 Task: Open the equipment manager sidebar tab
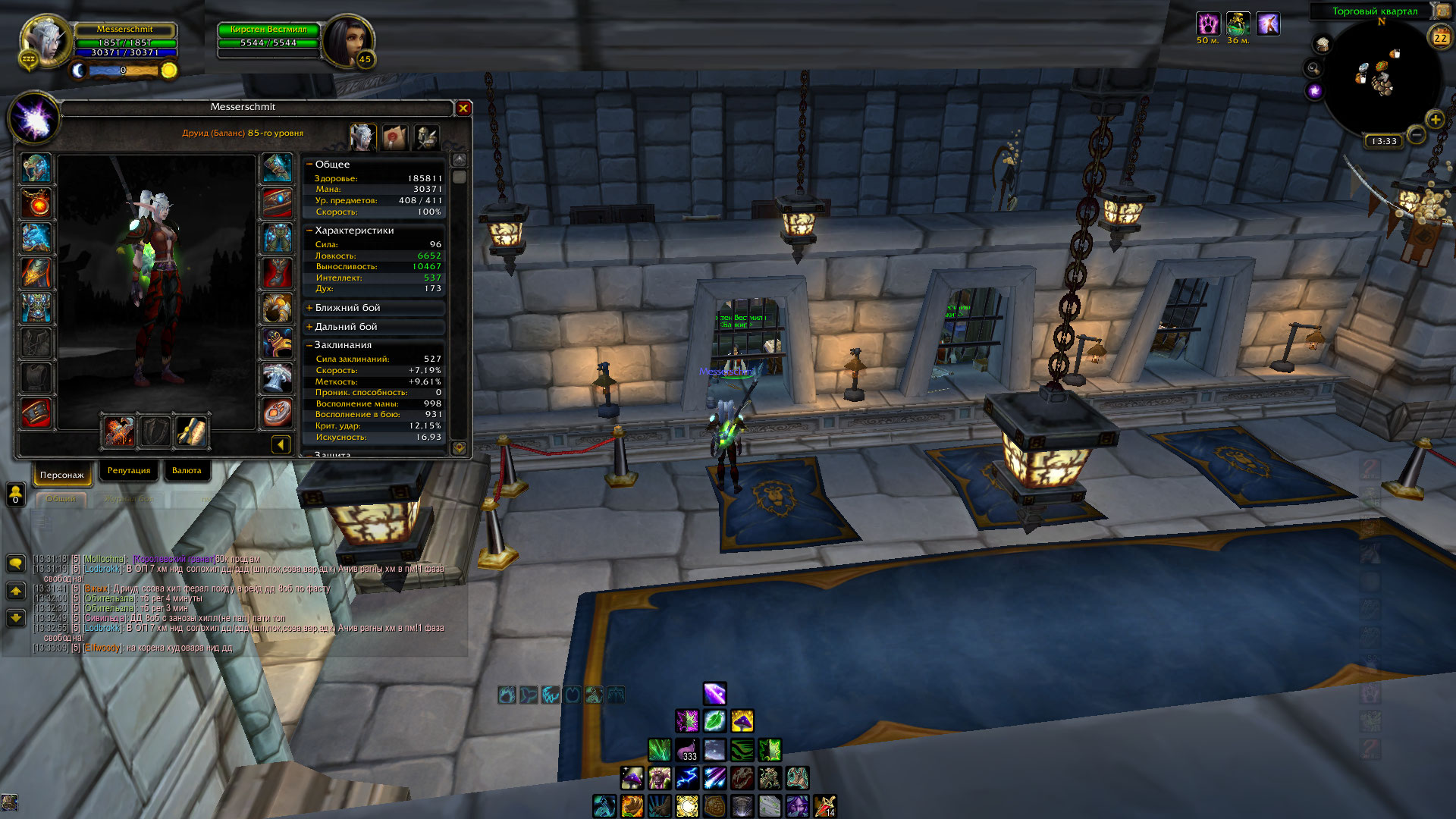(426, 137)
